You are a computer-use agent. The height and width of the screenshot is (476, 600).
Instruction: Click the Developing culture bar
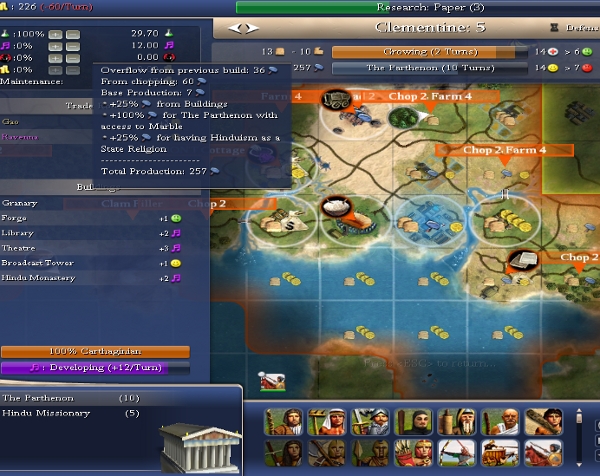[x=98, y=367]
